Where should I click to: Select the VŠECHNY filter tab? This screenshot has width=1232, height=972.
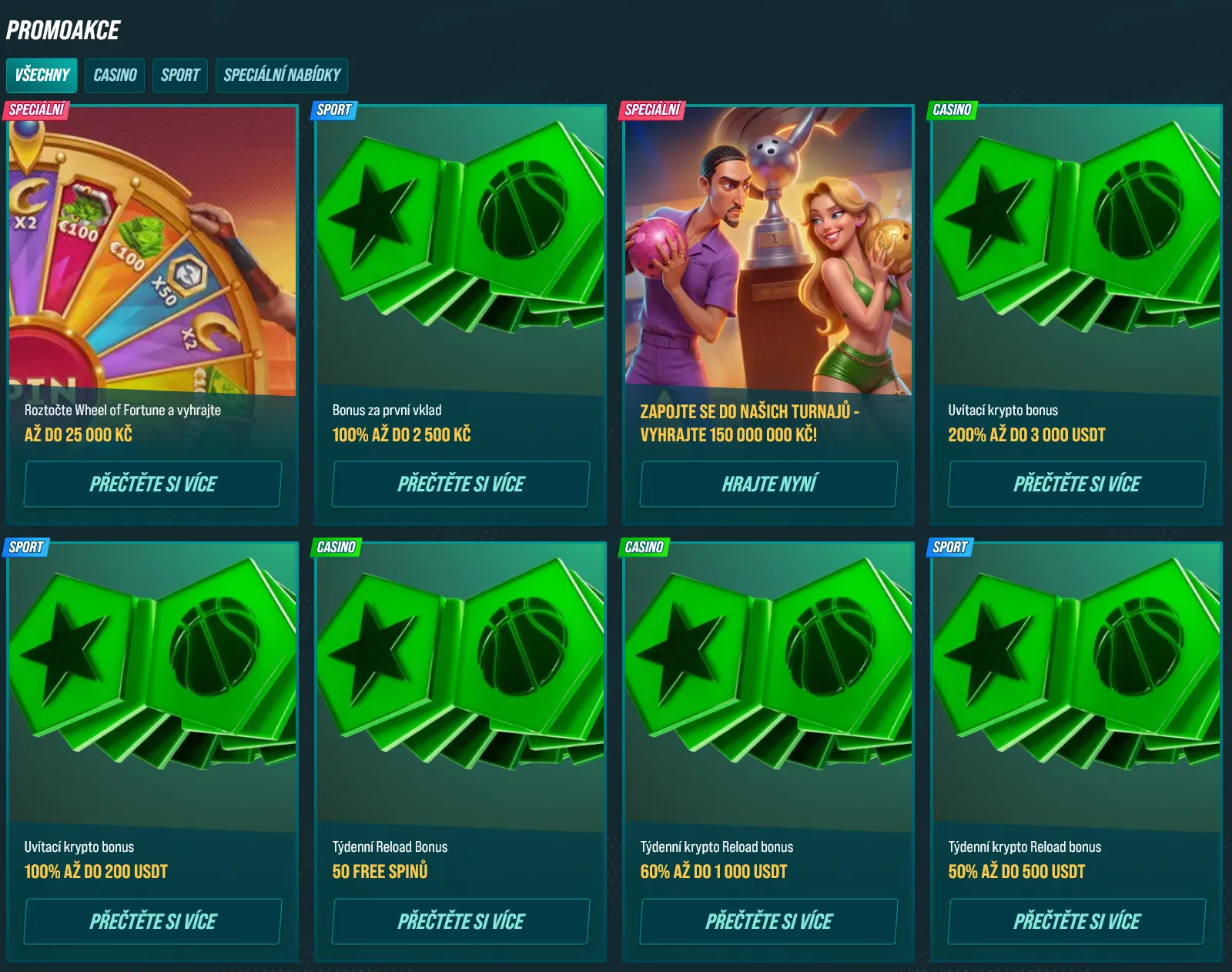pos(41,75)
